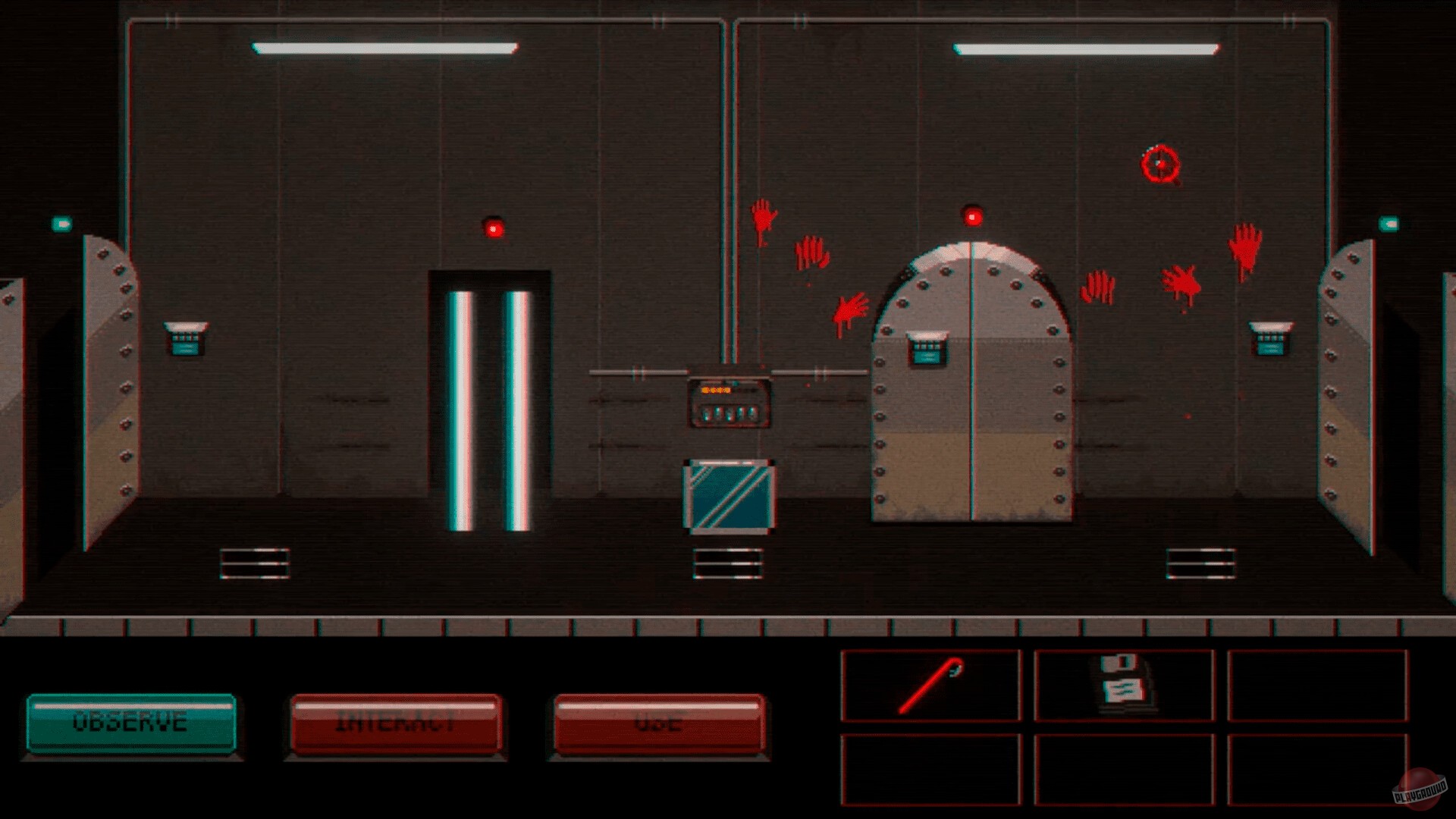Switch to the OBSERVE mode
This screenshot has width=1456, height=819.
[130, 722]
